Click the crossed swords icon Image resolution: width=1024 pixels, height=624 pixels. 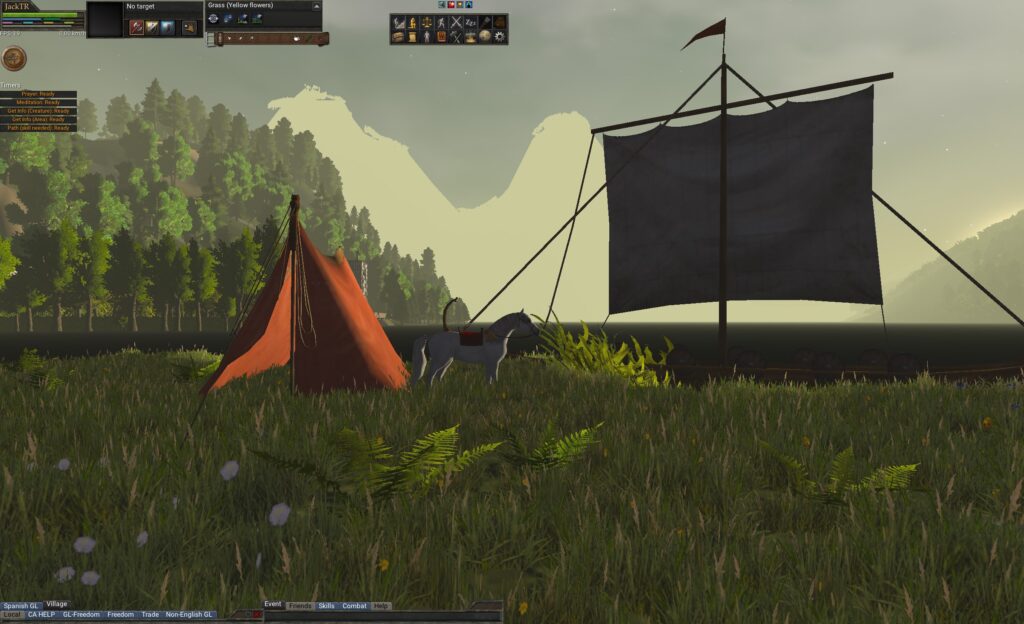(456, 22)
